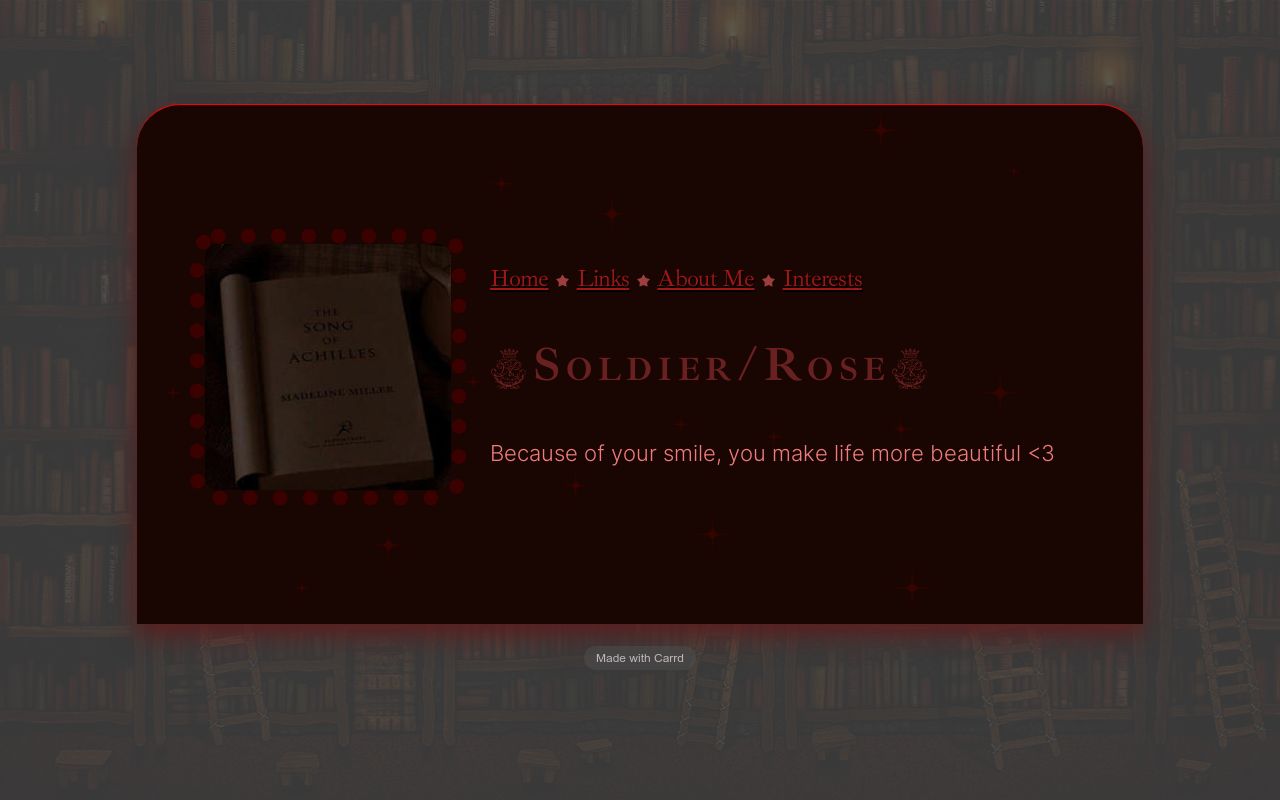Click the star icon between Links and About Me
Screen dimensions: 1280x800
tap(643, 281)
